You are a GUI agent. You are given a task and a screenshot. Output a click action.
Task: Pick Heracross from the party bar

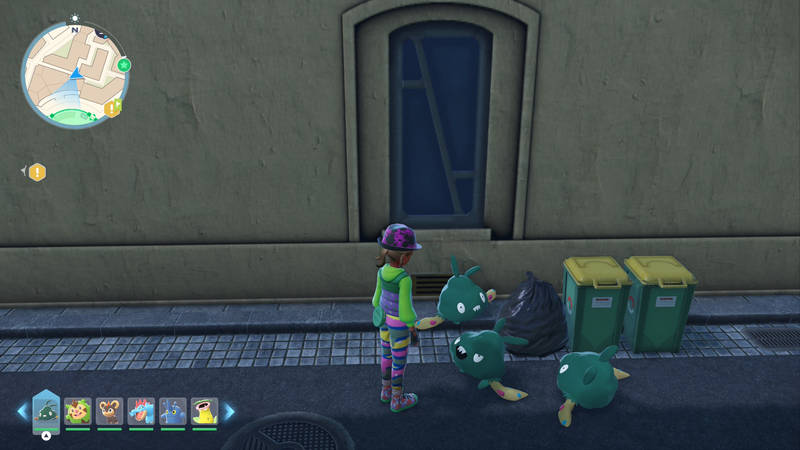point(173,410)
